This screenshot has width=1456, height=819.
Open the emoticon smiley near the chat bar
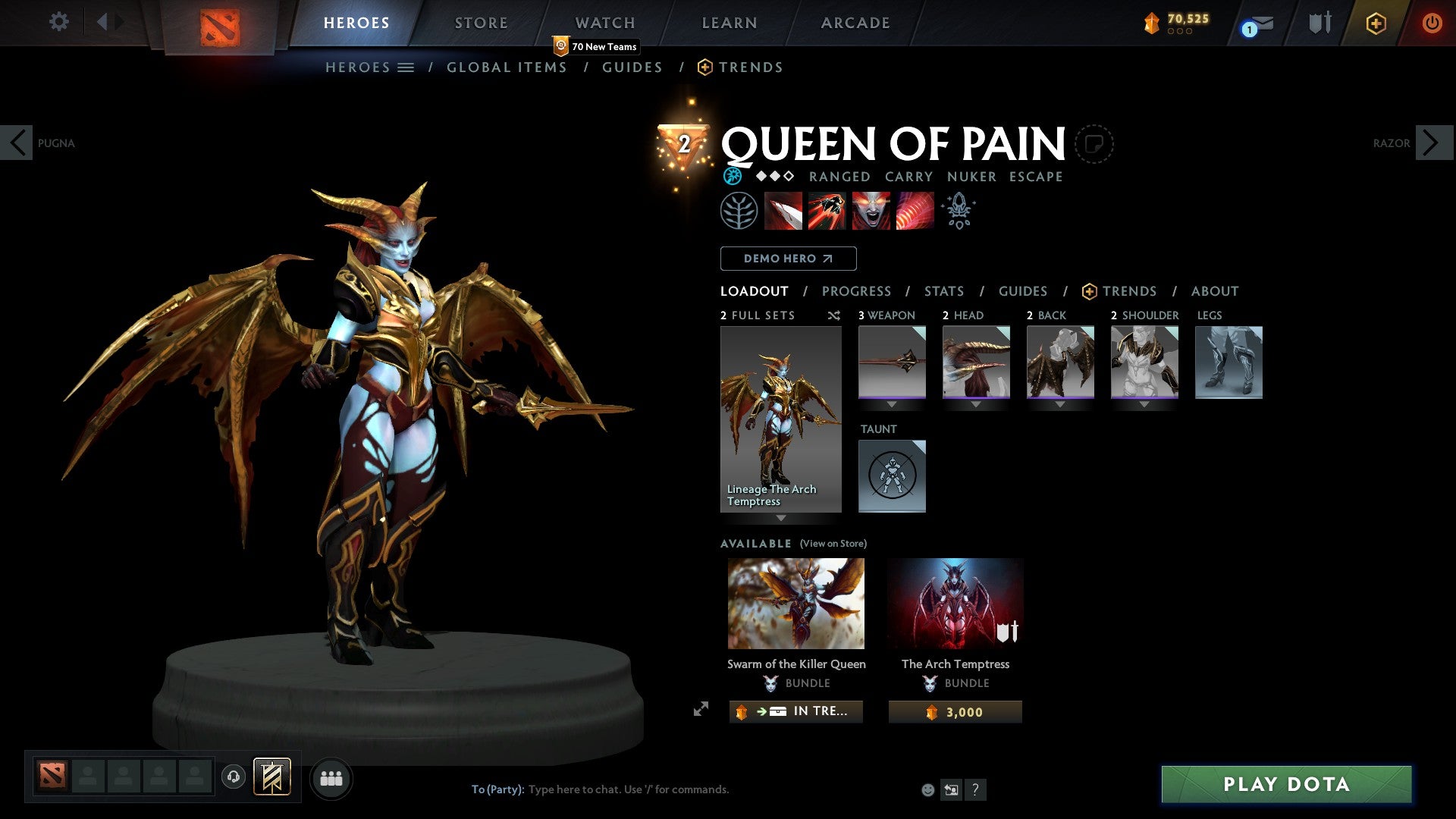point(927,789)
